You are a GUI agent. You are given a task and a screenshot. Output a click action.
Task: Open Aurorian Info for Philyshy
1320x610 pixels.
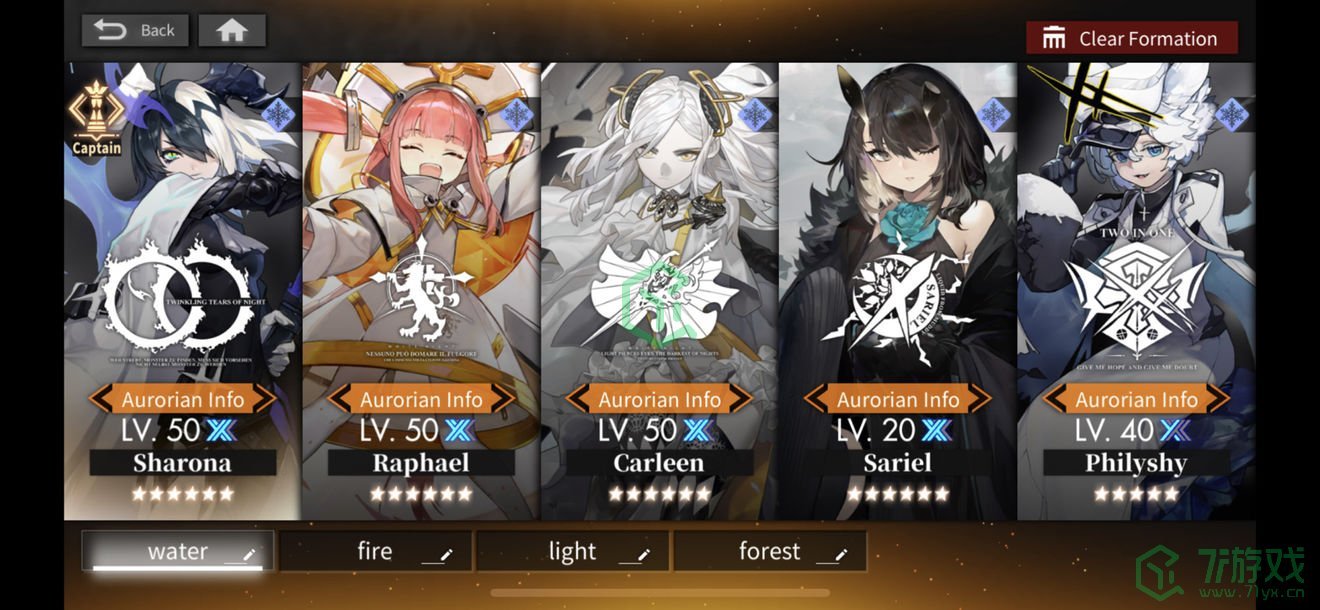coord(1136,399)
